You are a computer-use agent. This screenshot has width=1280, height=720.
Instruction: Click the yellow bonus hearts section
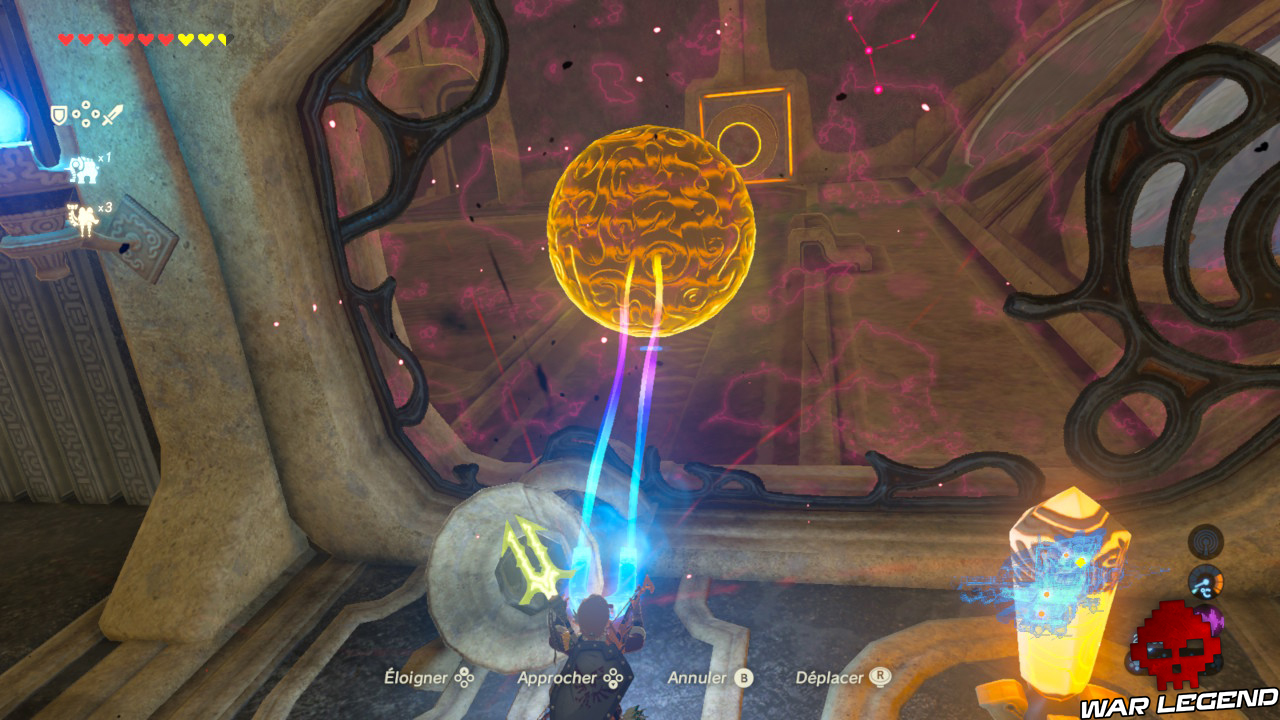[200, 37]
